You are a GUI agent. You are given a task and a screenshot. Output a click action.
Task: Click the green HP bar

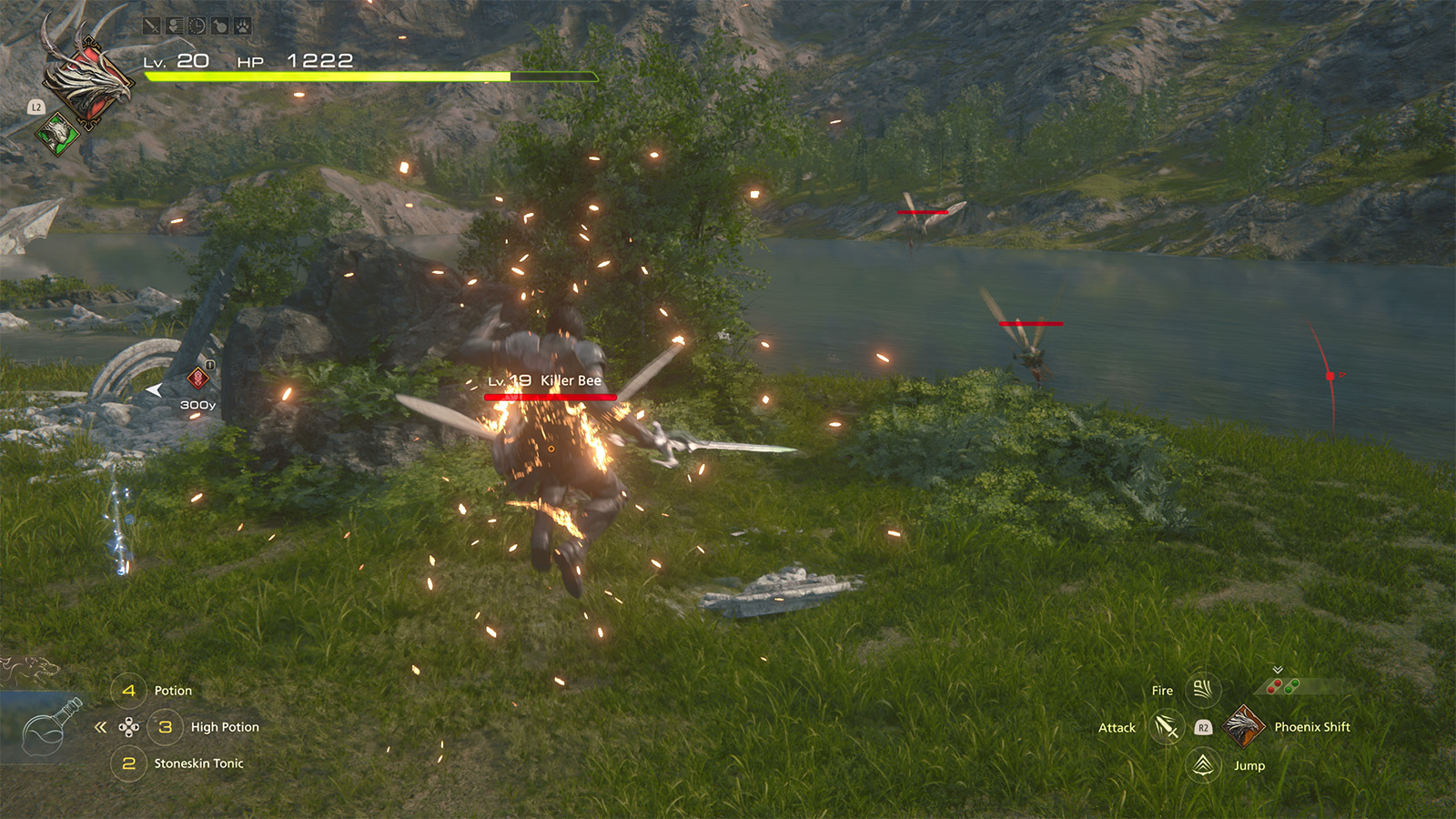(x=328, y=77)
